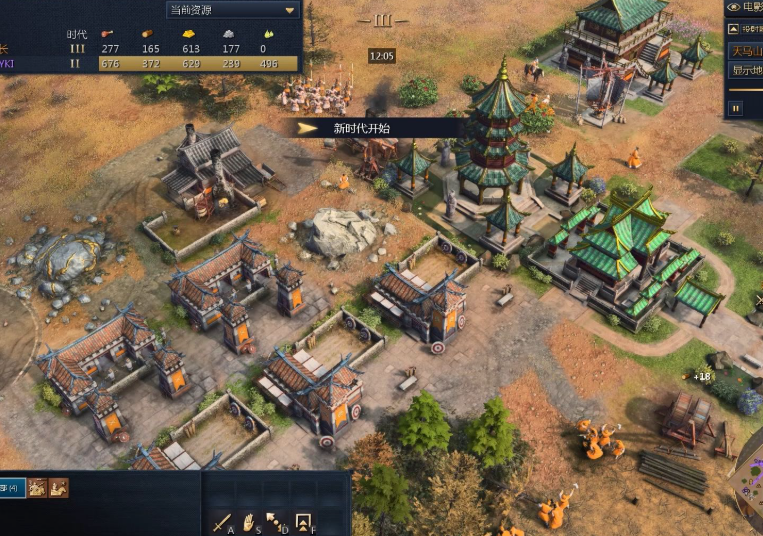Activate the hand stop command
This screenshot has width=763, height=536.
click(x=249, y=522)
